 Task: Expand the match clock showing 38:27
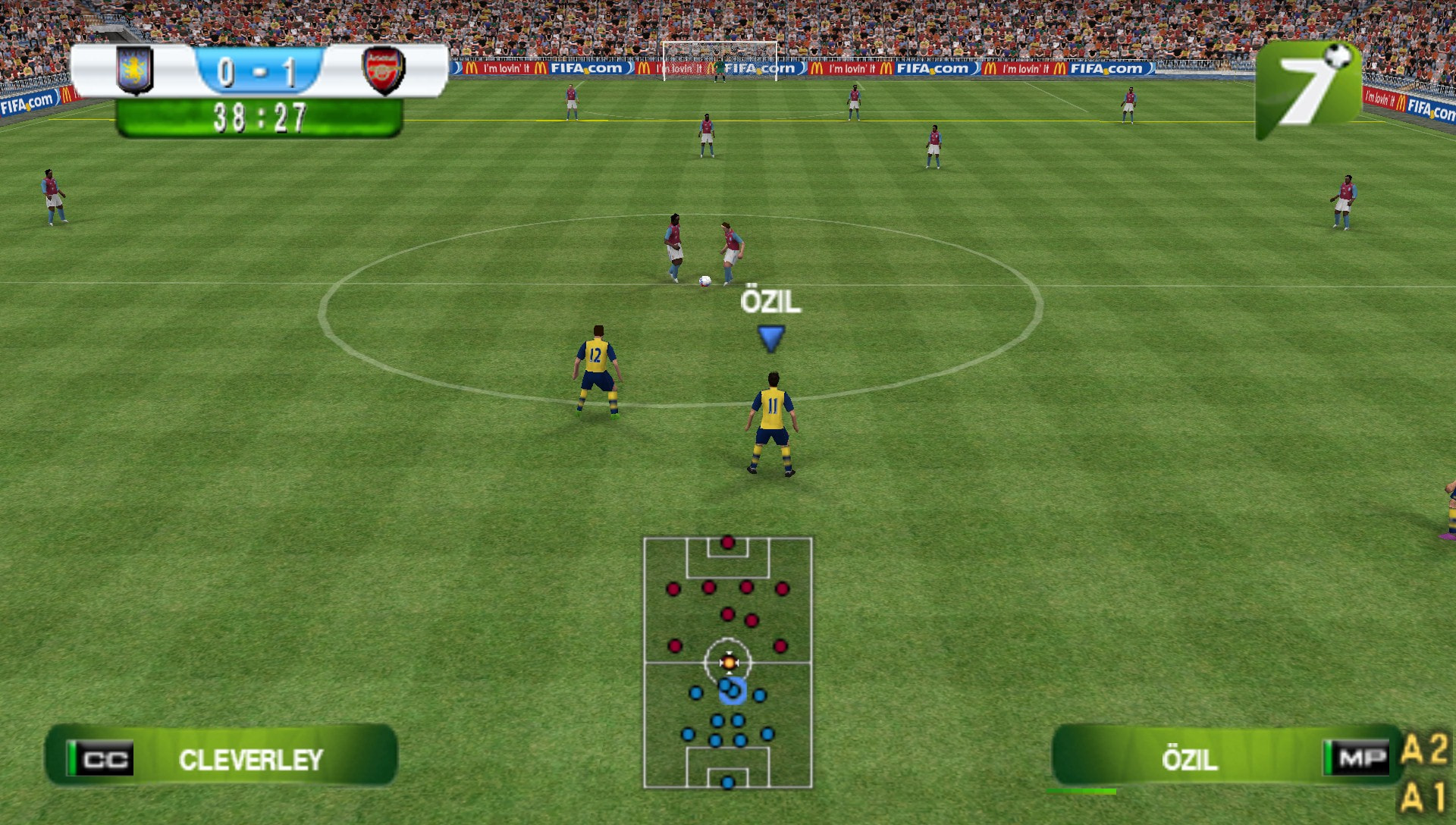click(259, 115)
